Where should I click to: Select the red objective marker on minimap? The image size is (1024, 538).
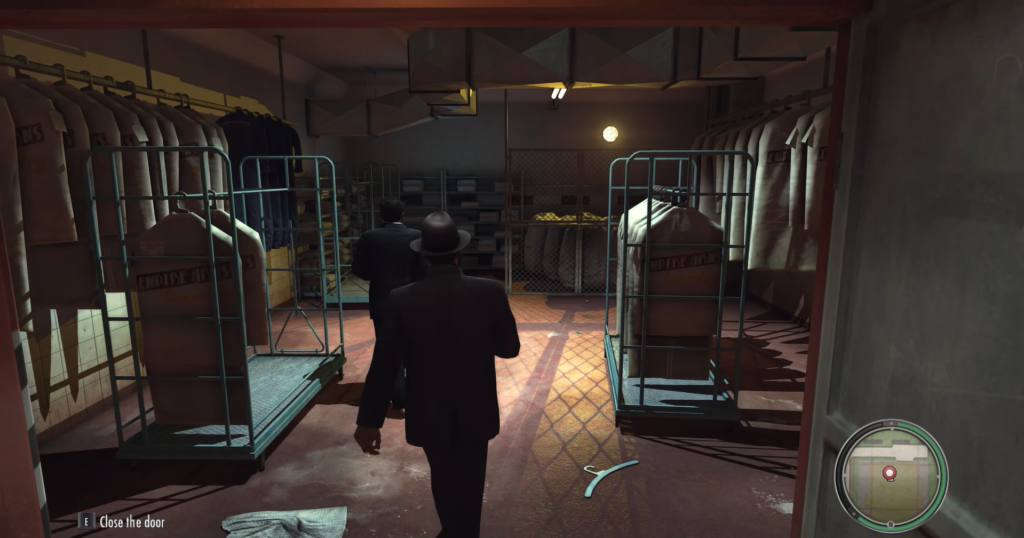(890, 472)
